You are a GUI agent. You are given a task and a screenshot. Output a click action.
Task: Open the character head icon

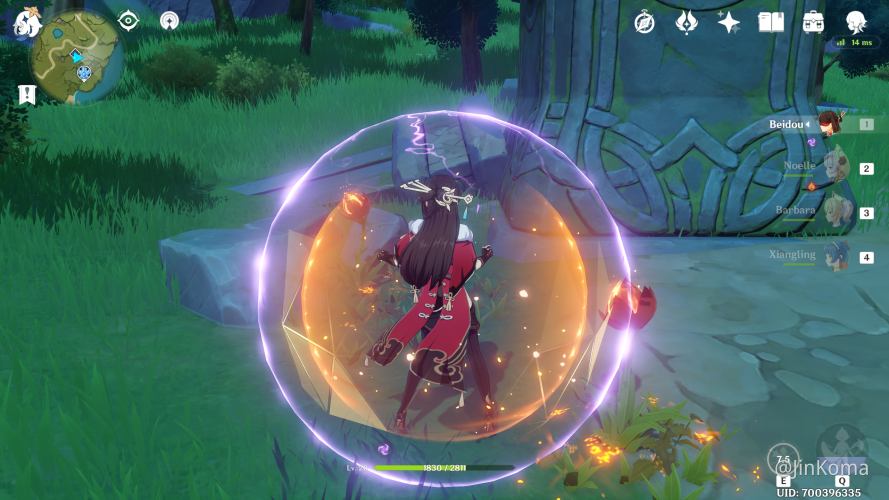pyautogui.click(x=856, y=22)
